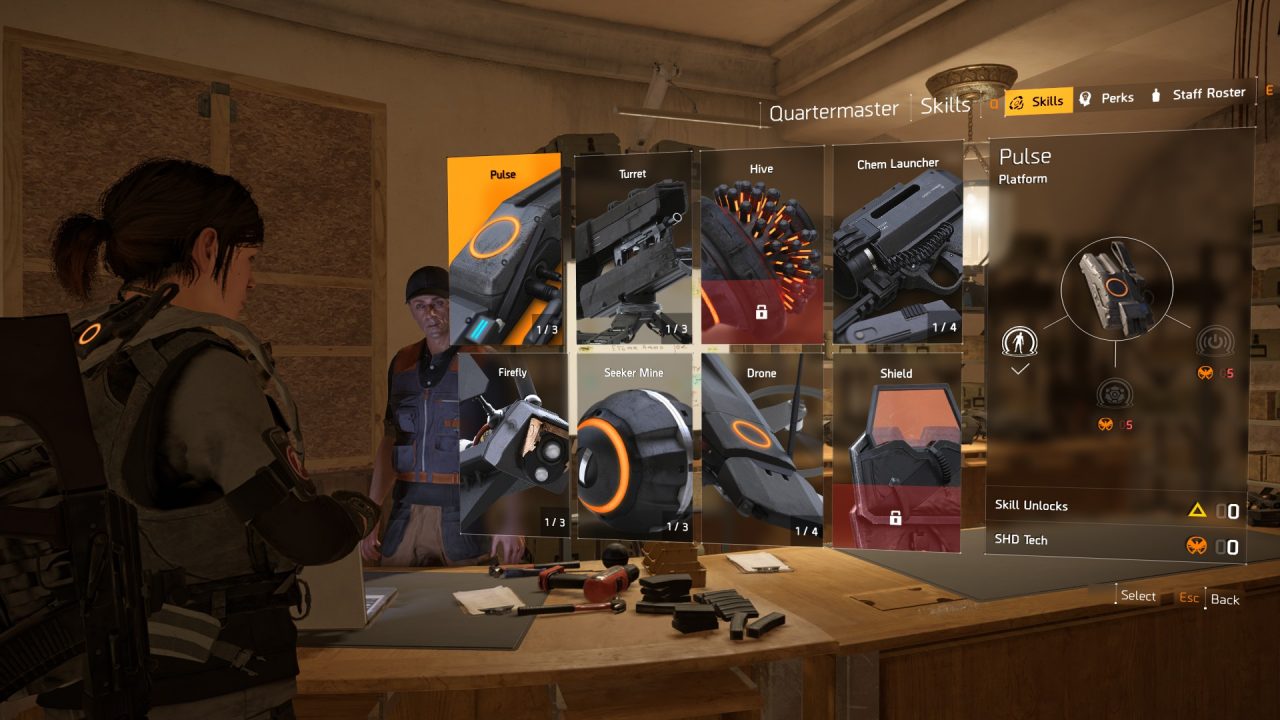Click the highlighted Skills tab

[x=1038, y=101]
